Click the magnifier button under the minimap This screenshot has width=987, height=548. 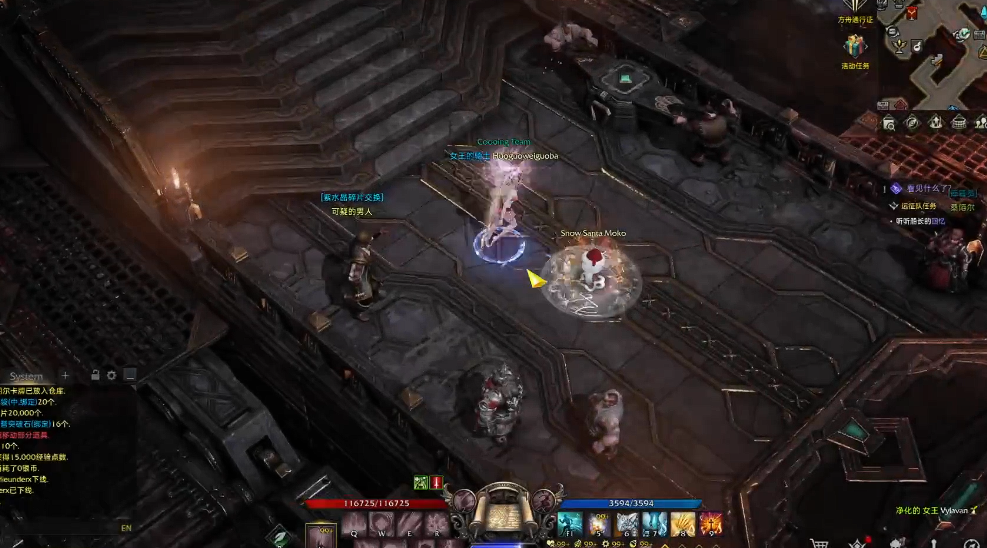coord(889,122)
